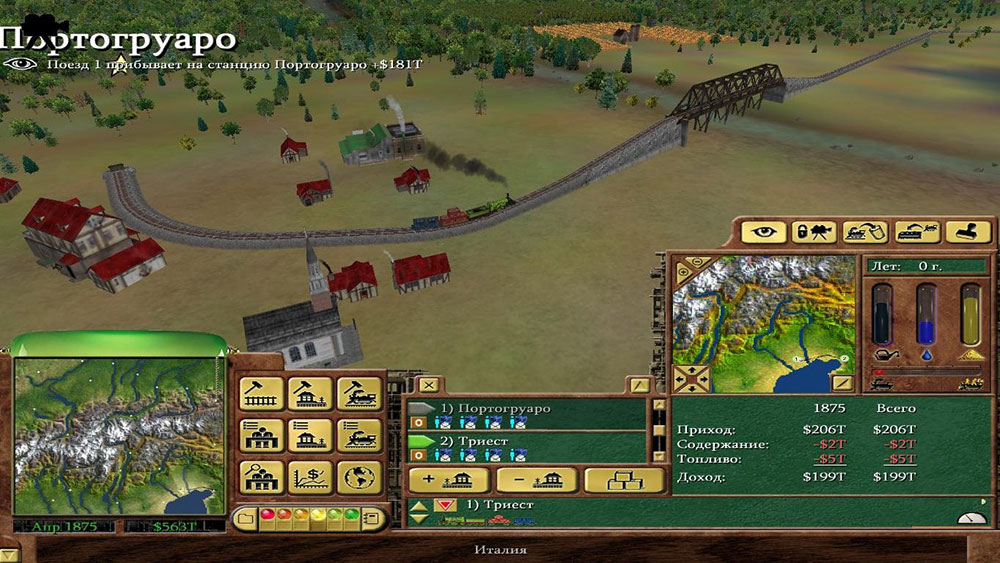
Task: Lock the camera on the train
Action: click(x=813, y=232)
